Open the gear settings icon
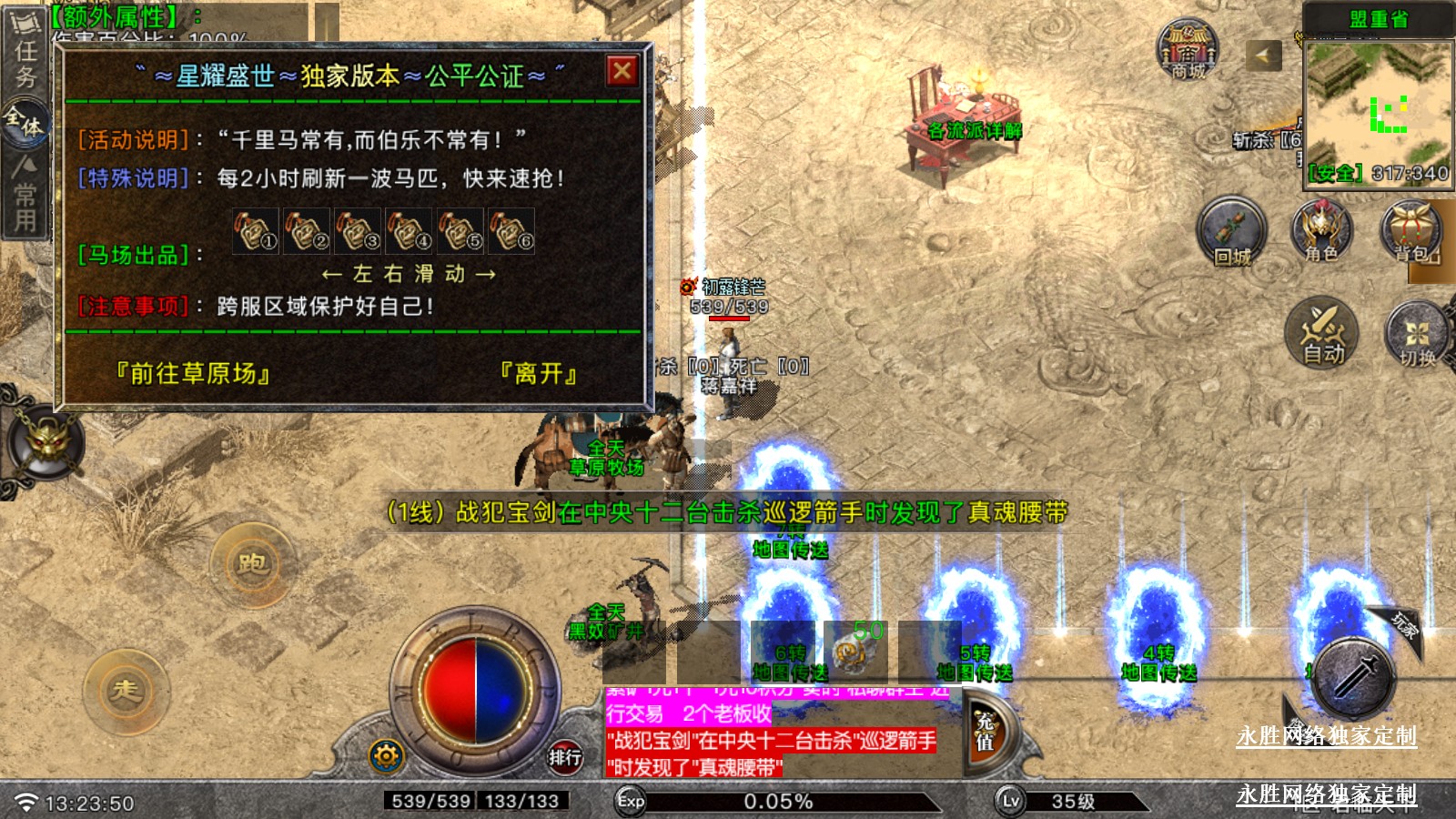1456x819 pixels. 386,755
